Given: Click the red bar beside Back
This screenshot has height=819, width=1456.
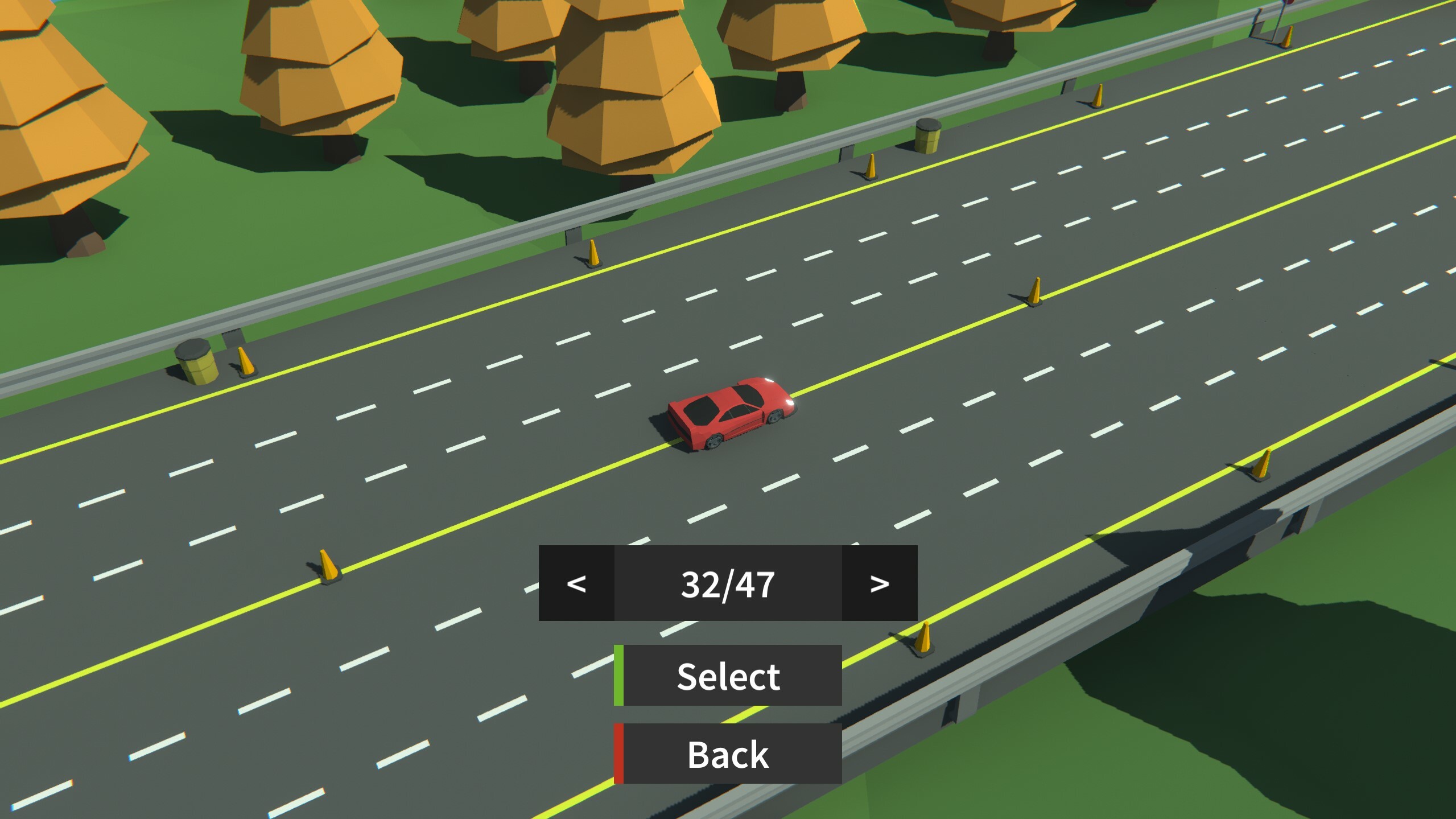Looking at the screenshot, I should pyautogui.click(x=618, y=754).
